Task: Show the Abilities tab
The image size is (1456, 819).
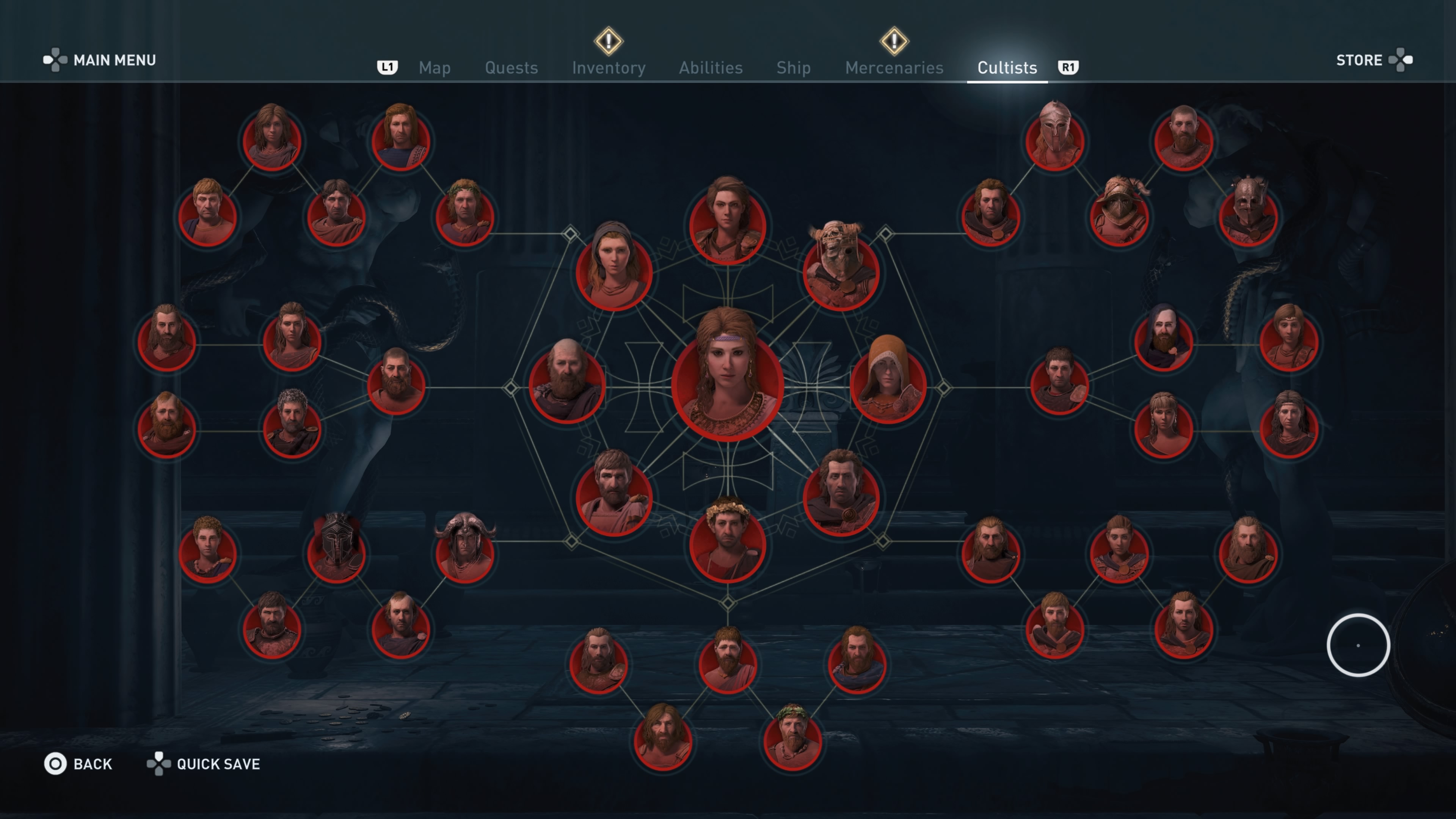Action: [711, 68]
